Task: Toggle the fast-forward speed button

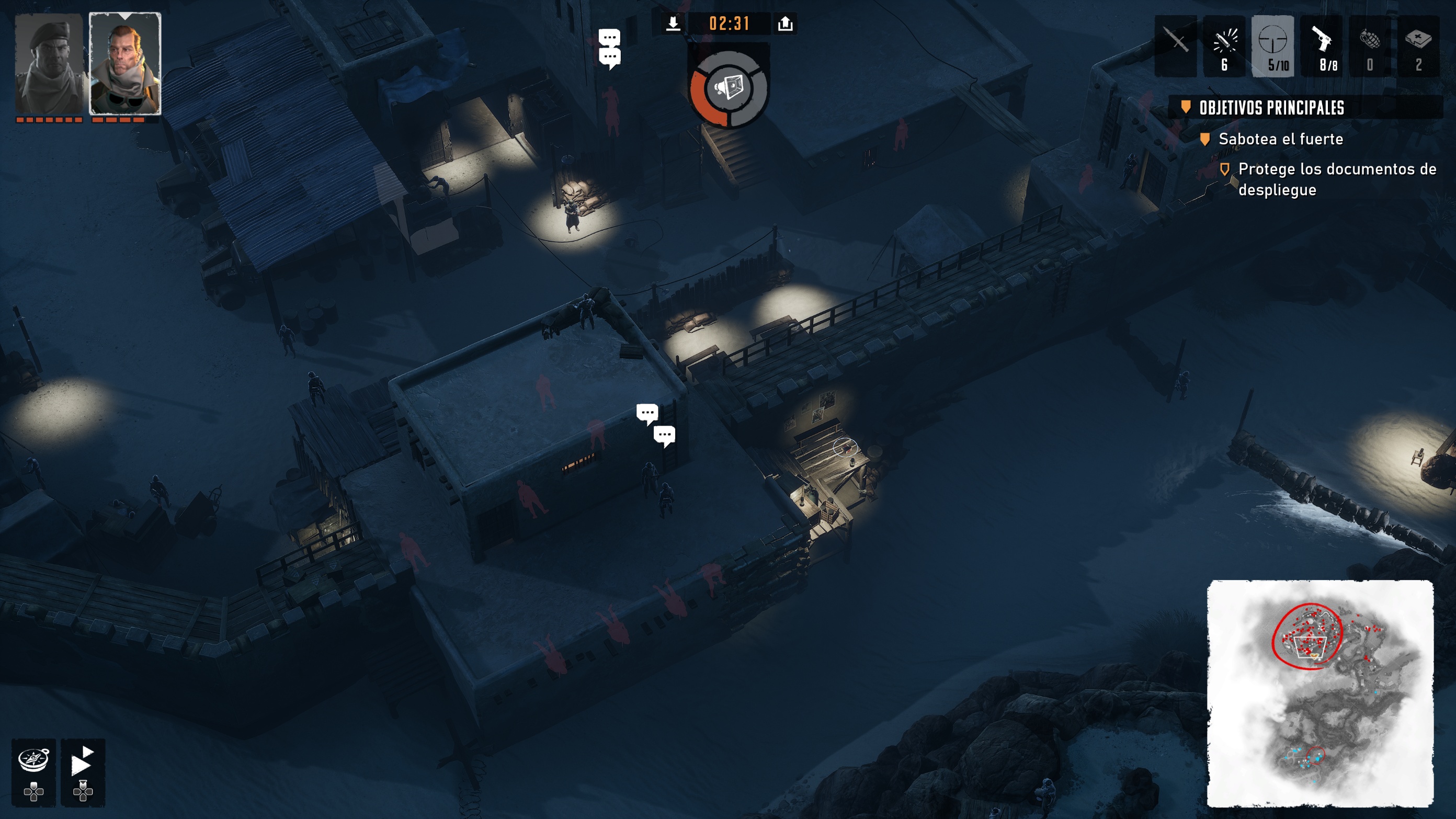Action: (83, 763)
